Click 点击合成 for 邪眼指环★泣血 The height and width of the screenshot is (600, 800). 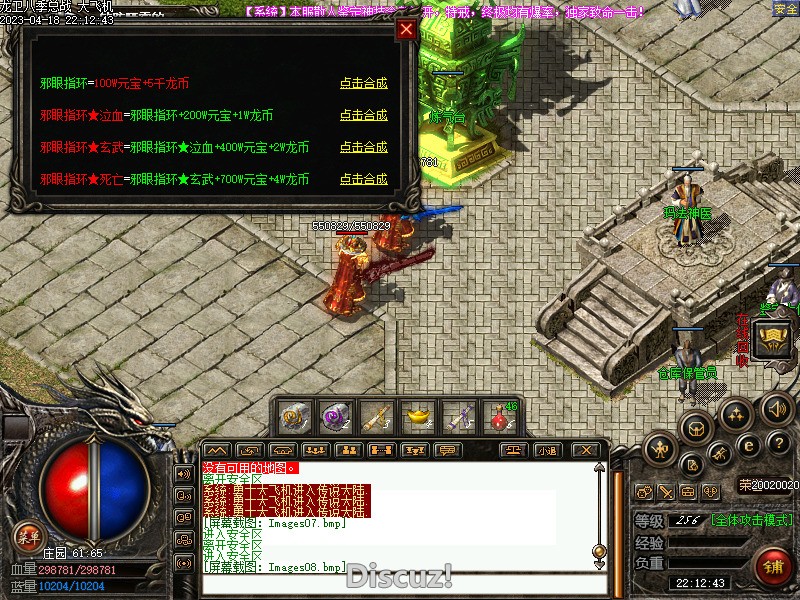tap(363, 115)
